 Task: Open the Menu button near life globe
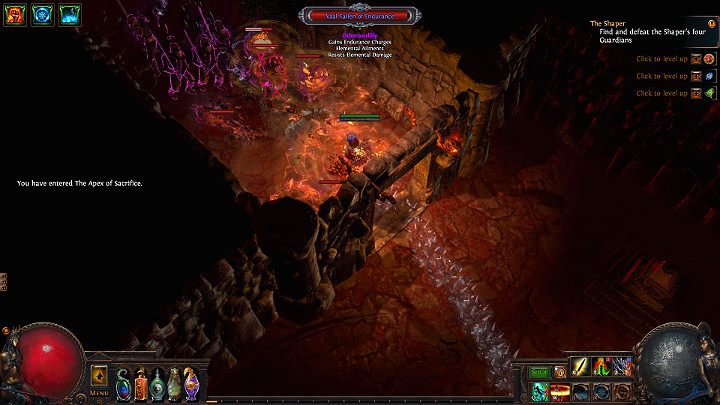[100, 377]
